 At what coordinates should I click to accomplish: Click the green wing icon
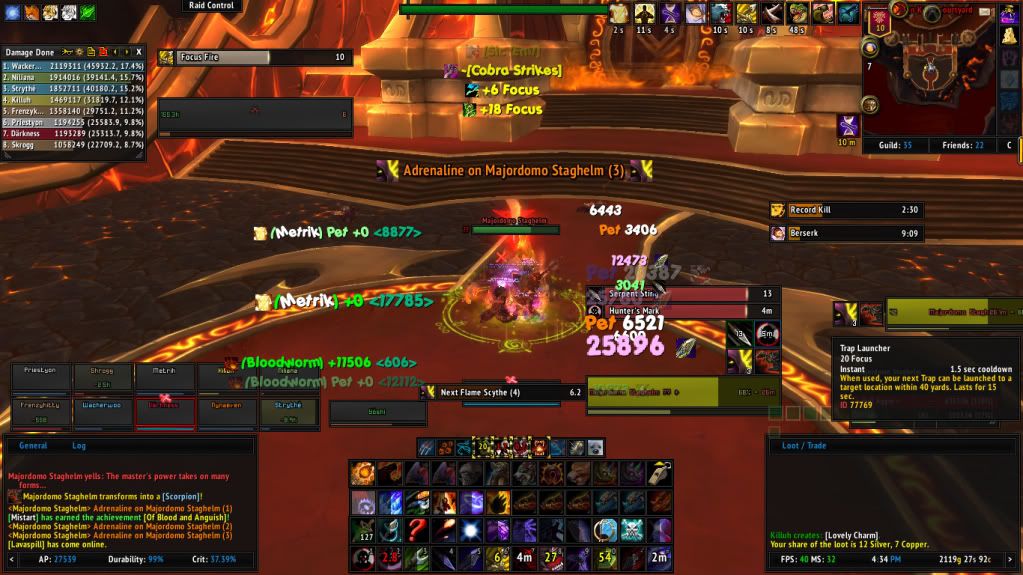[87, 13]
